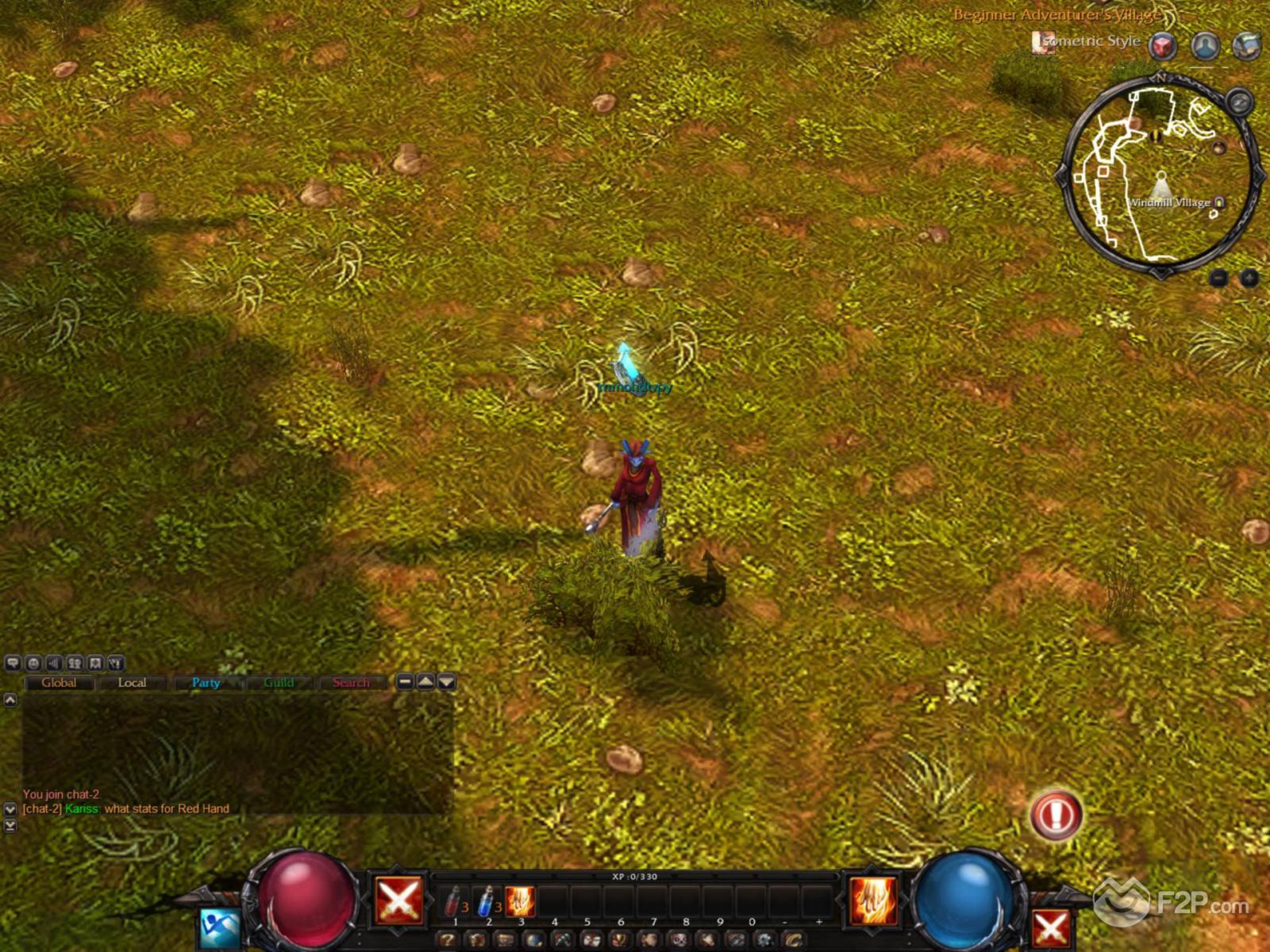Open the character silhouette button near minimap
This screenshot has width=1270, height=952.
pos(1206,45)
